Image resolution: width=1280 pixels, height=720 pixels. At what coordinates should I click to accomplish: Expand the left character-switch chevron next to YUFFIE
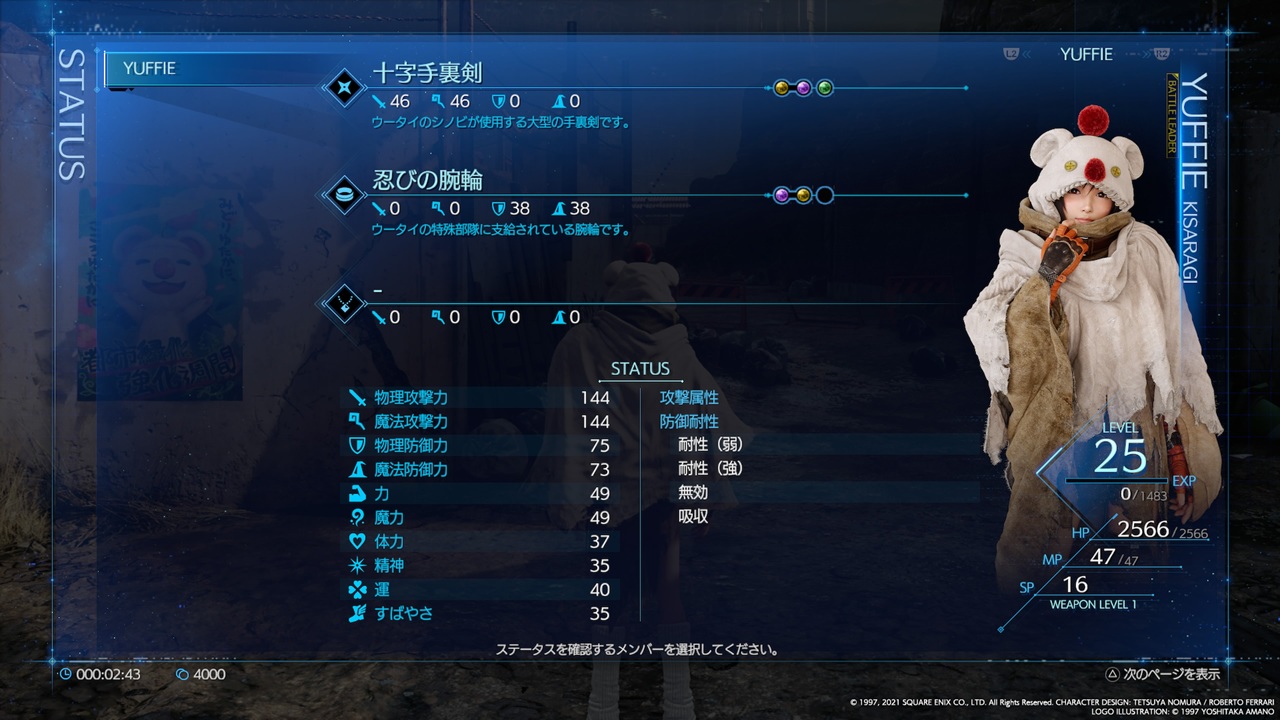coord(1027,55)
